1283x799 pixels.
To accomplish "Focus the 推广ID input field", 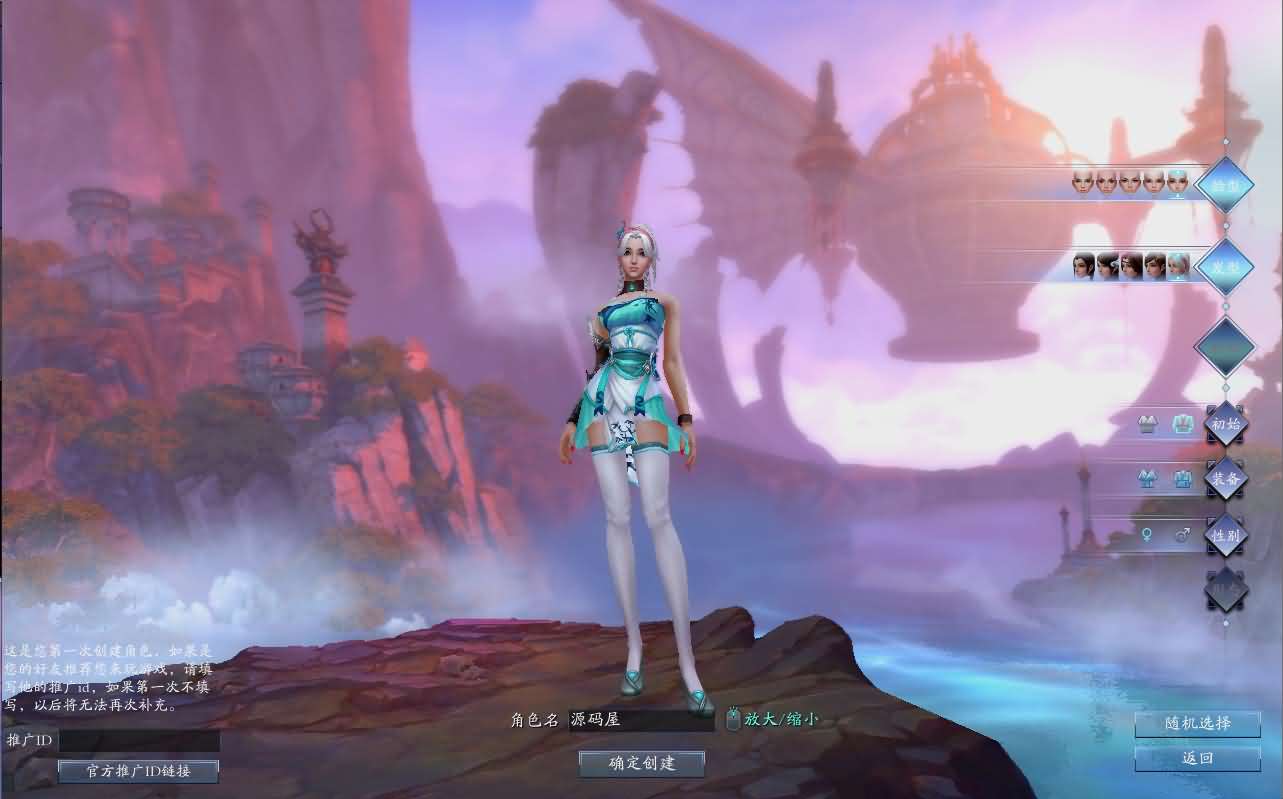I will pos(139,741).
